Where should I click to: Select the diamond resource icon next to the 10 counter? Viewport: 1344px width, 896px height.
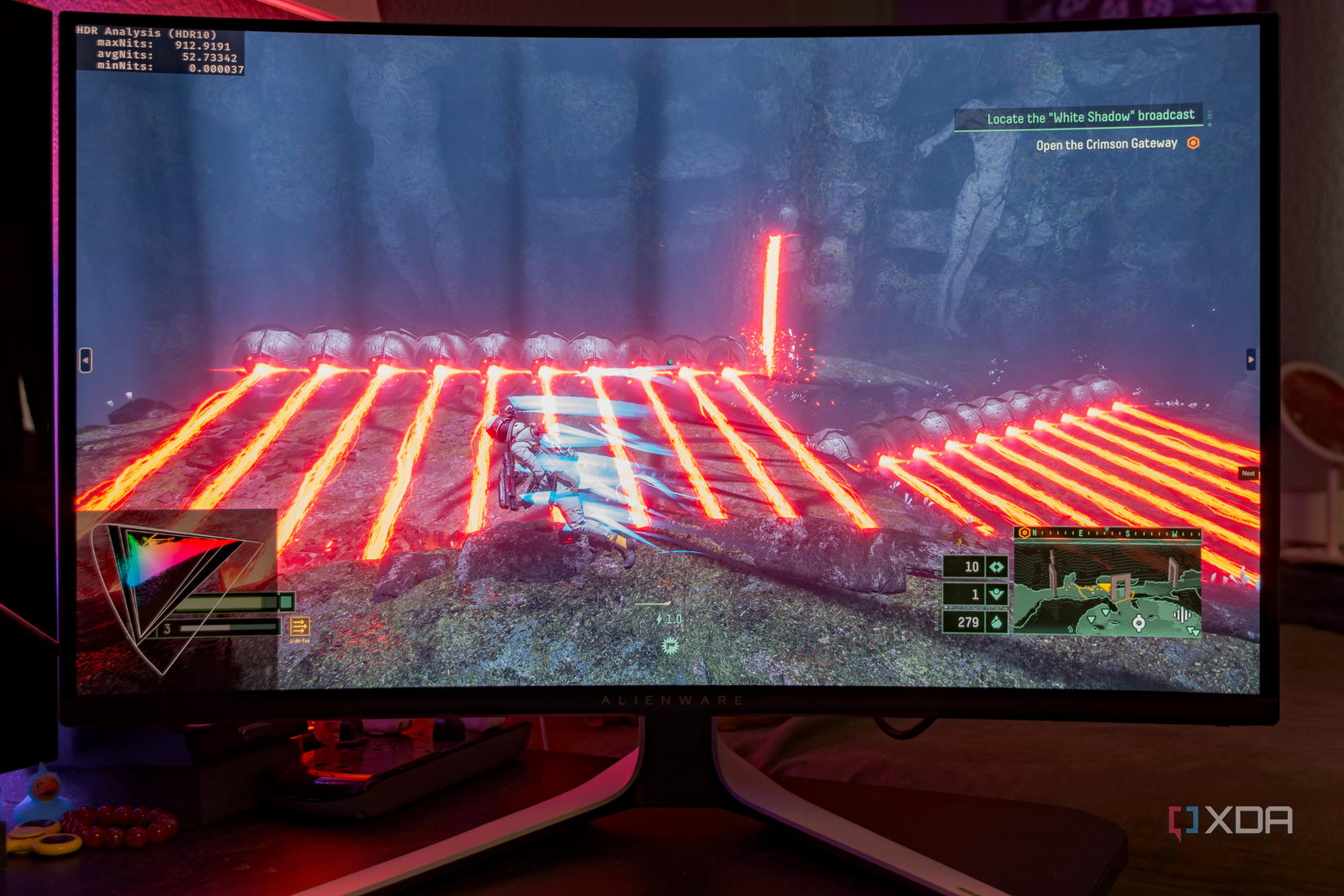coord(995,565)
